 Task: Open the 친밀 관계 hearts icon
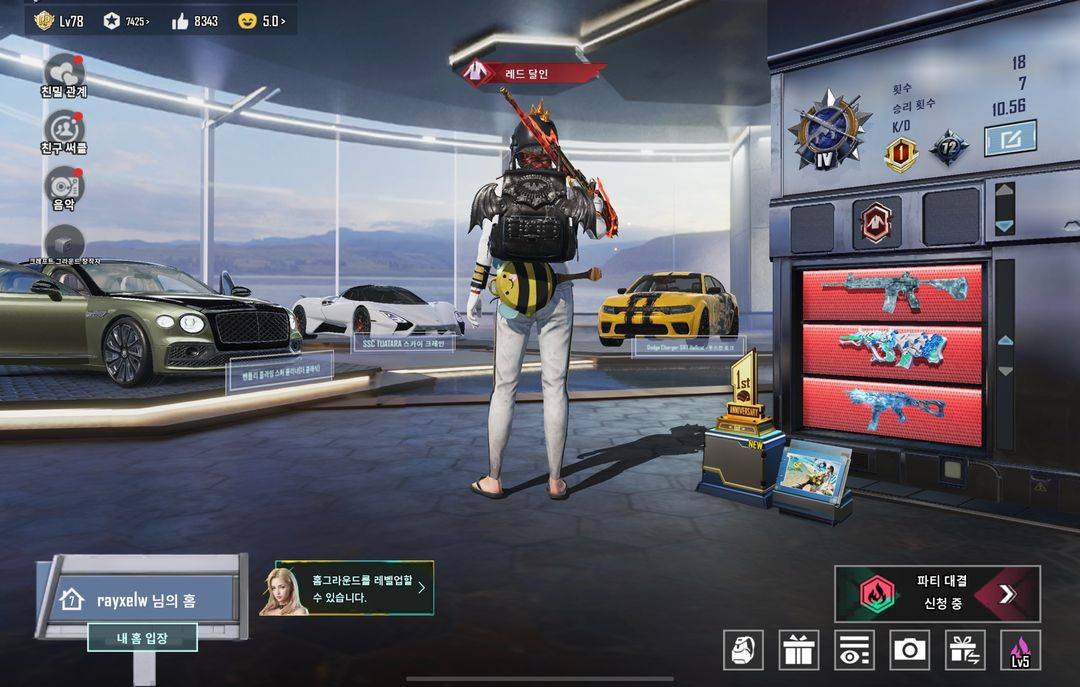(64, 71)
